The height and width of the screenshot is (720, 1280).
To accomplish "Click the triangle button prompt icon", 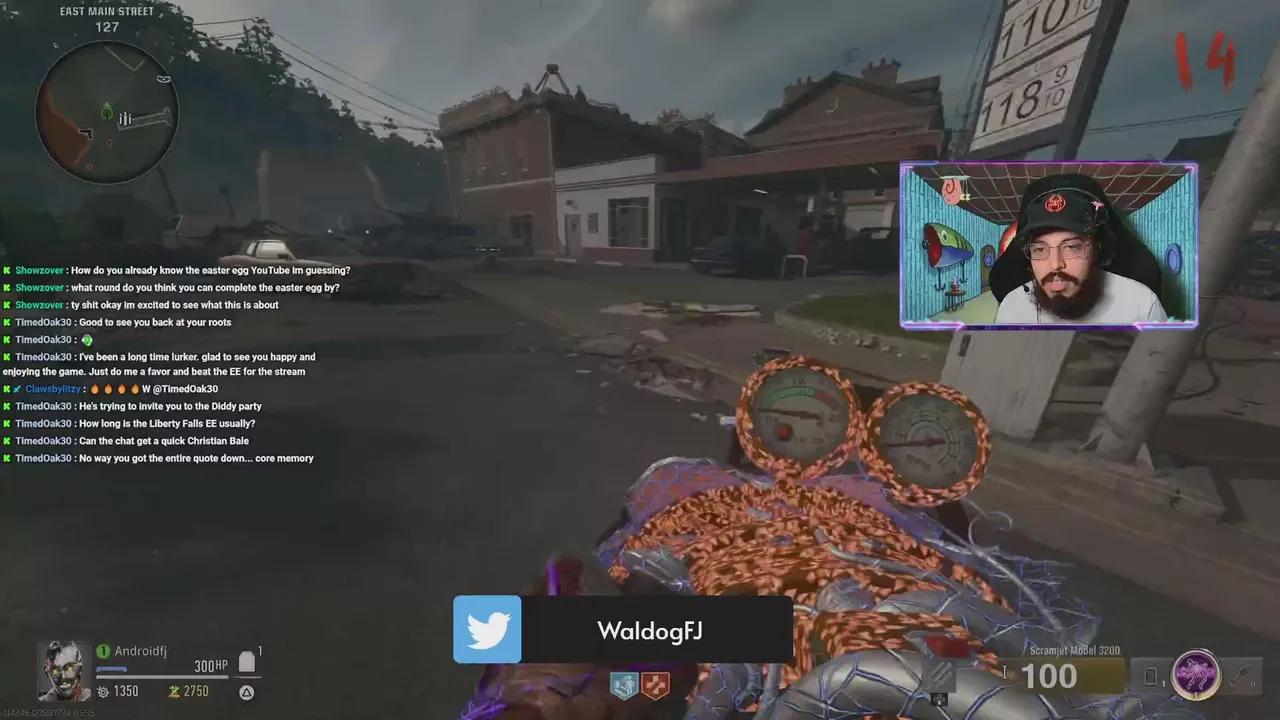I will coord(245,691).
